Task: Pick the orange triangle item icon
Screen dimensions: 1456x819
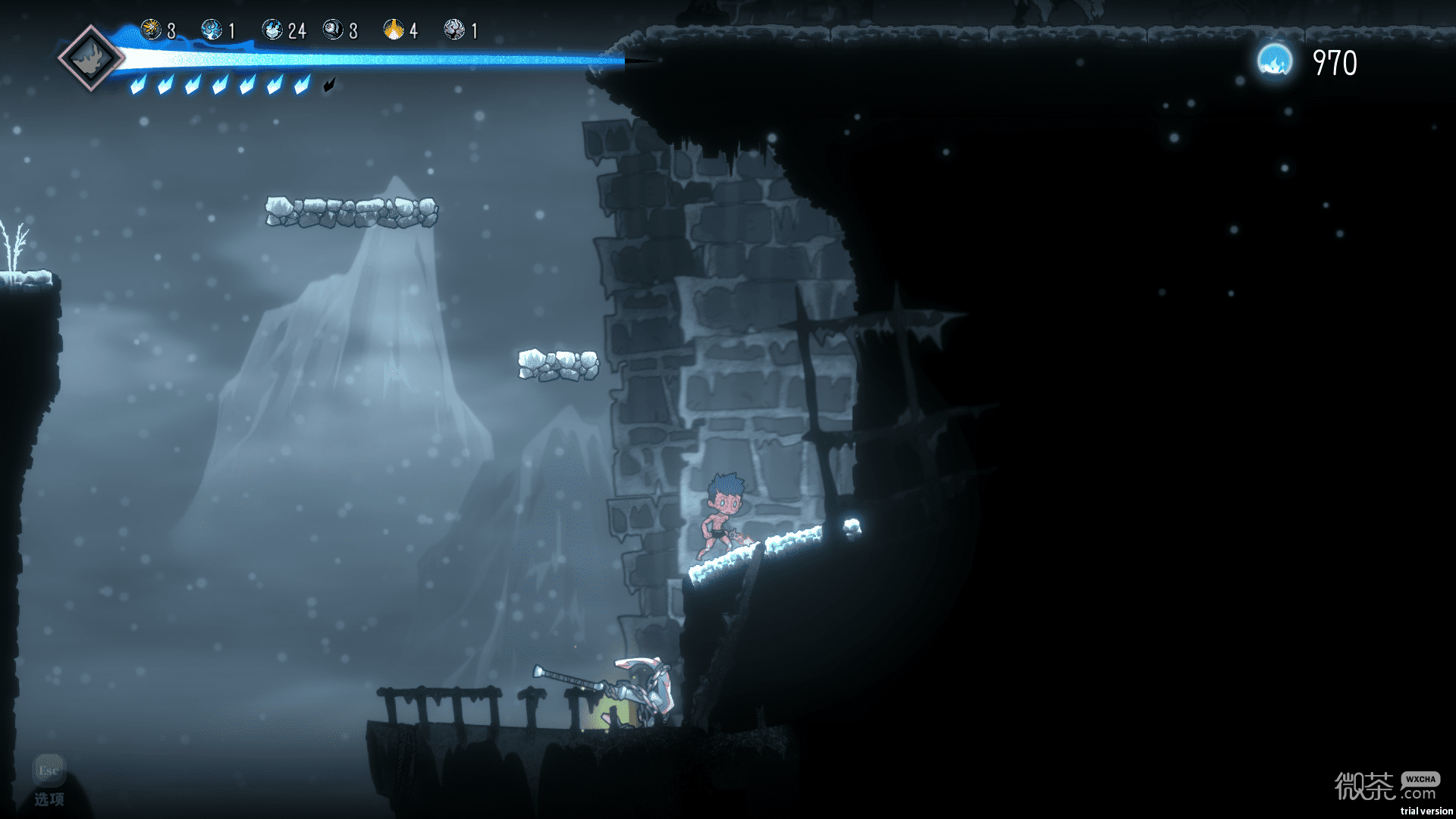Action: pyautogui.click(x=394, y=30)
